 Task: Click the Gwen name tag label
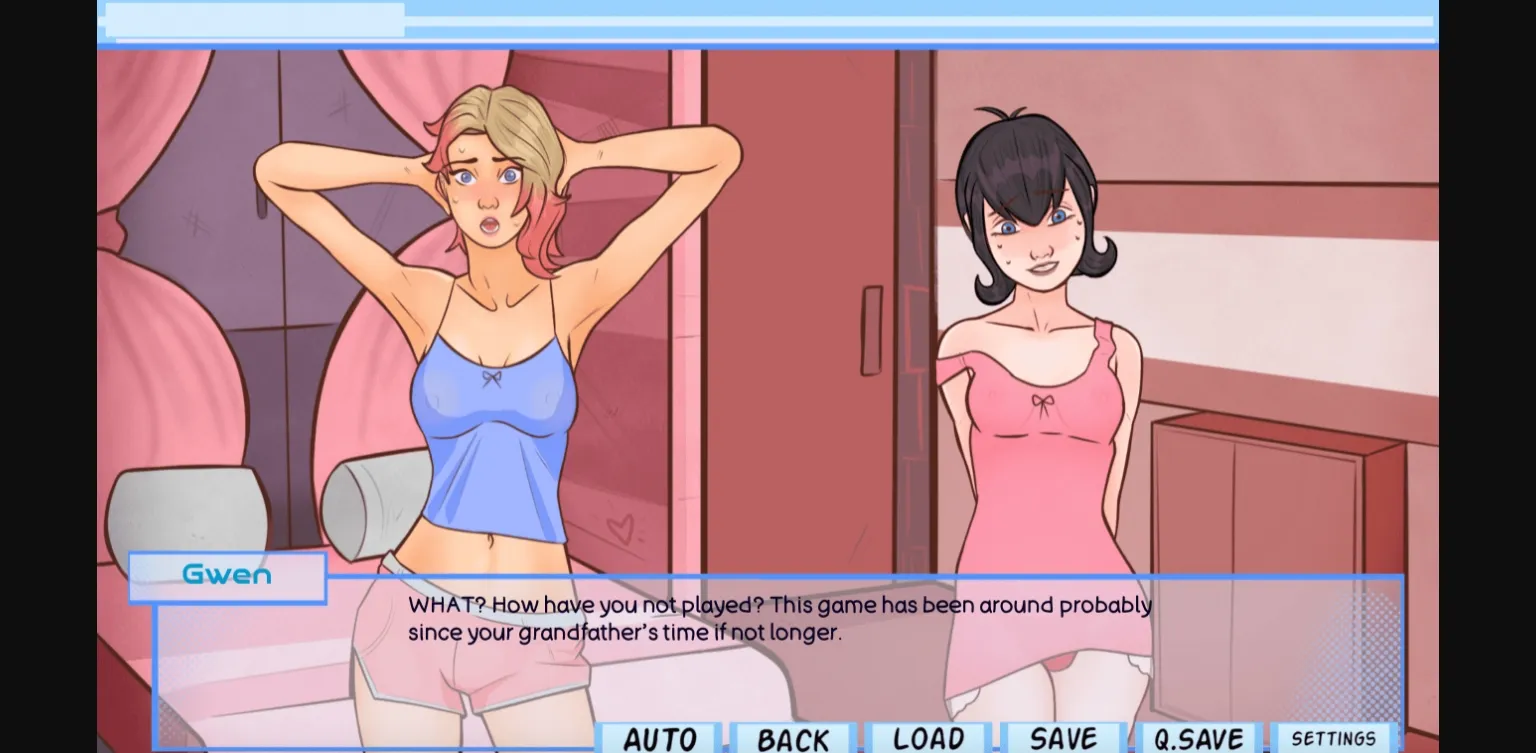point(227,575)
